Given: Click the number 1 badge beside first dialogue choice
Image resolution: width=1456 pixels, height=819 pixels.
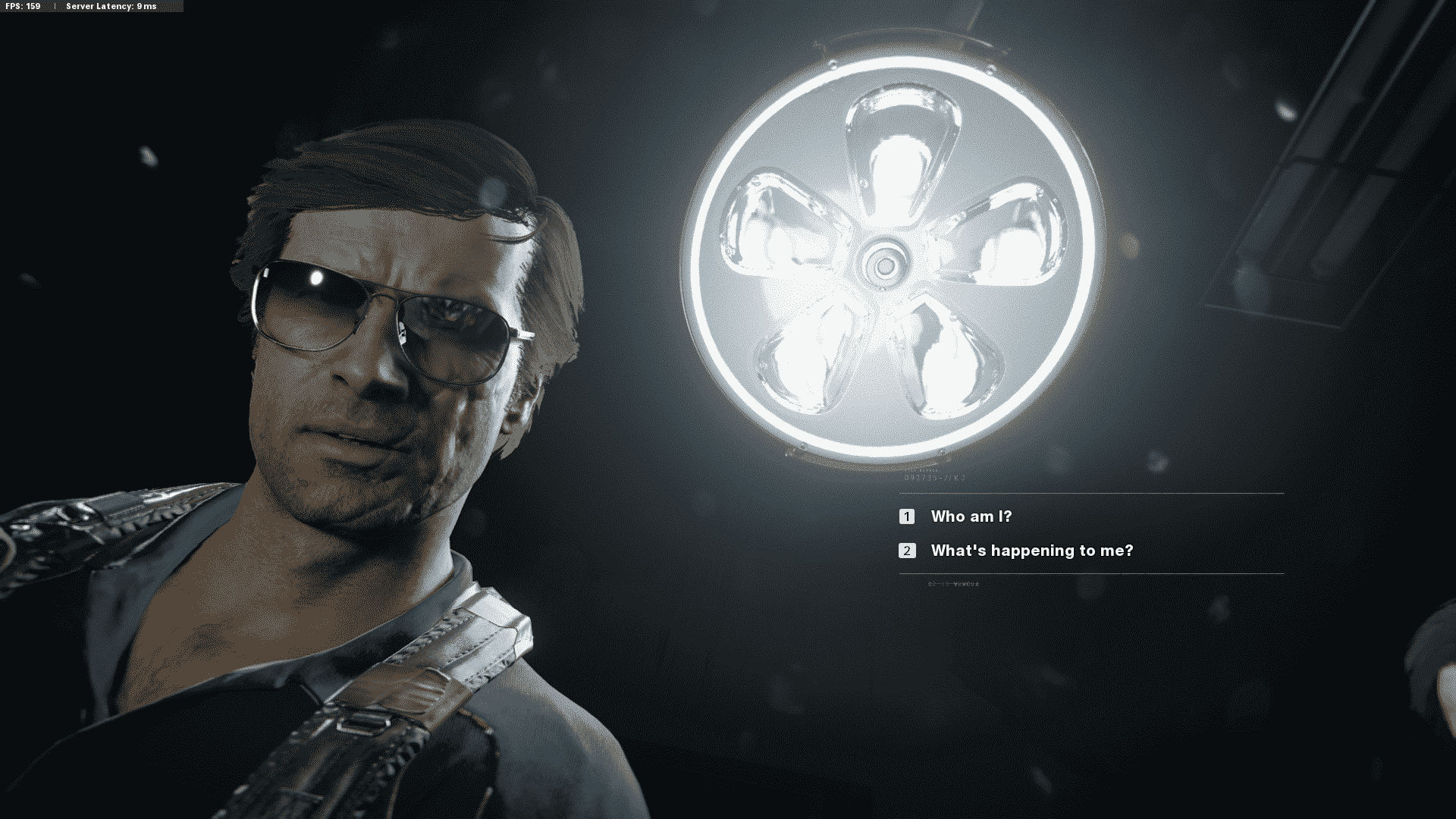Looking at the screenshot, I should coord(907,516).
